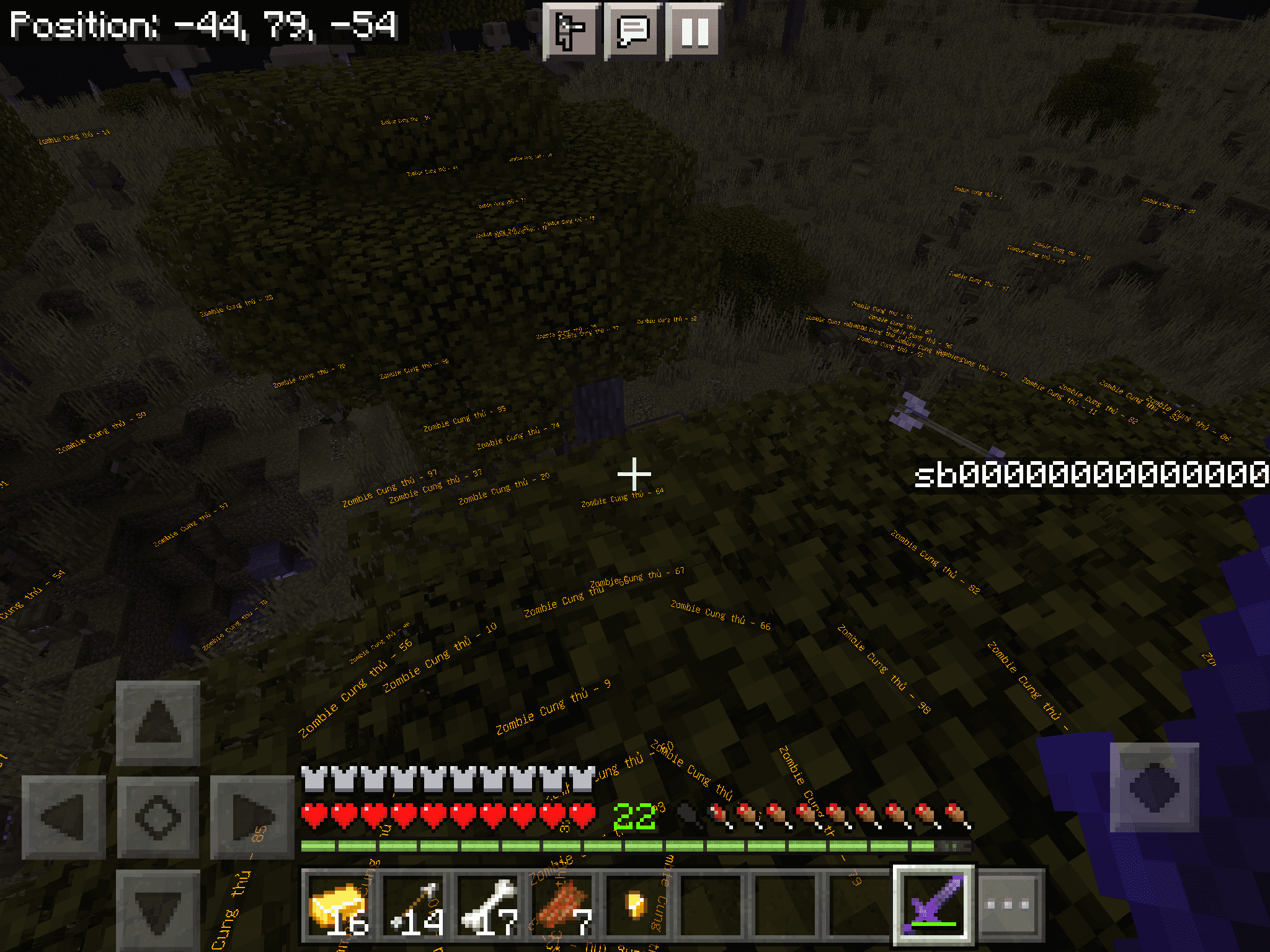Image resolution: width=1270 pixels, height=952 pixels.
Task: Select the bones hotbar slot
Action: point(490,906)
